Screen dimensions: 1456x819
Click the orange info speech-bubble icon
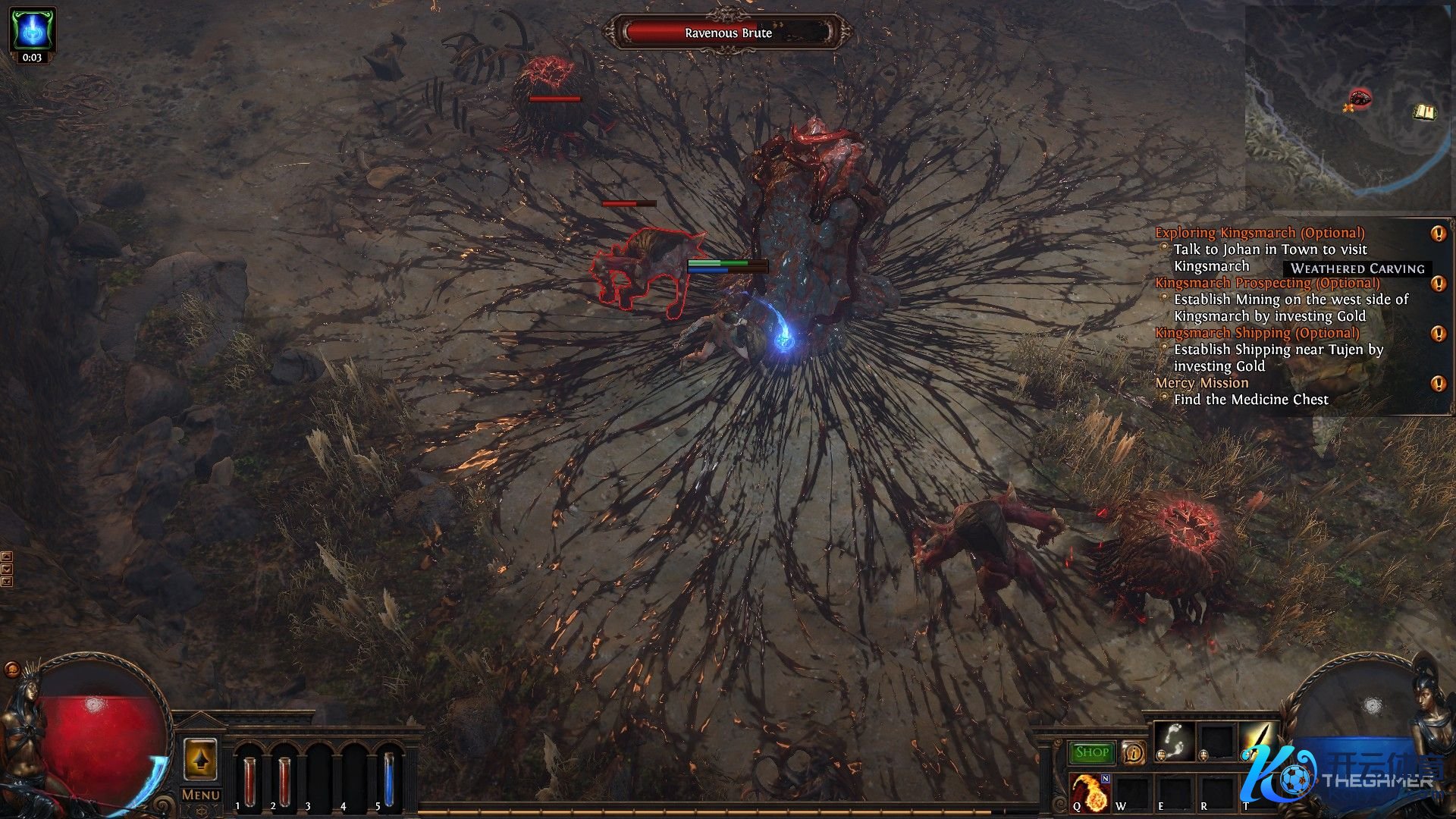[1133, 752]
